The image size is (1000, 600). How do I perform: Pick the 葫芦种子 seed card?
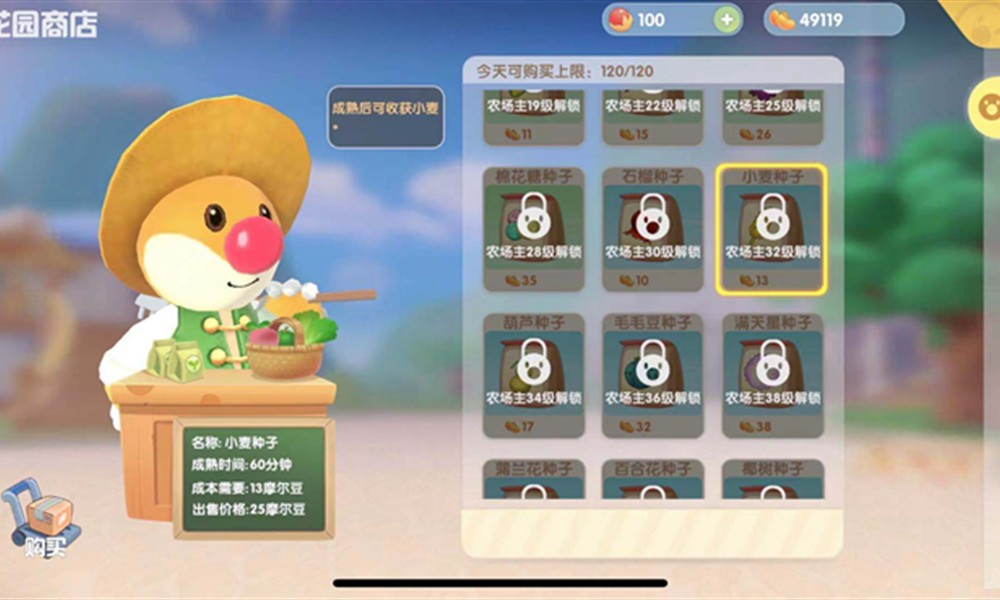[x=533, y=376]
